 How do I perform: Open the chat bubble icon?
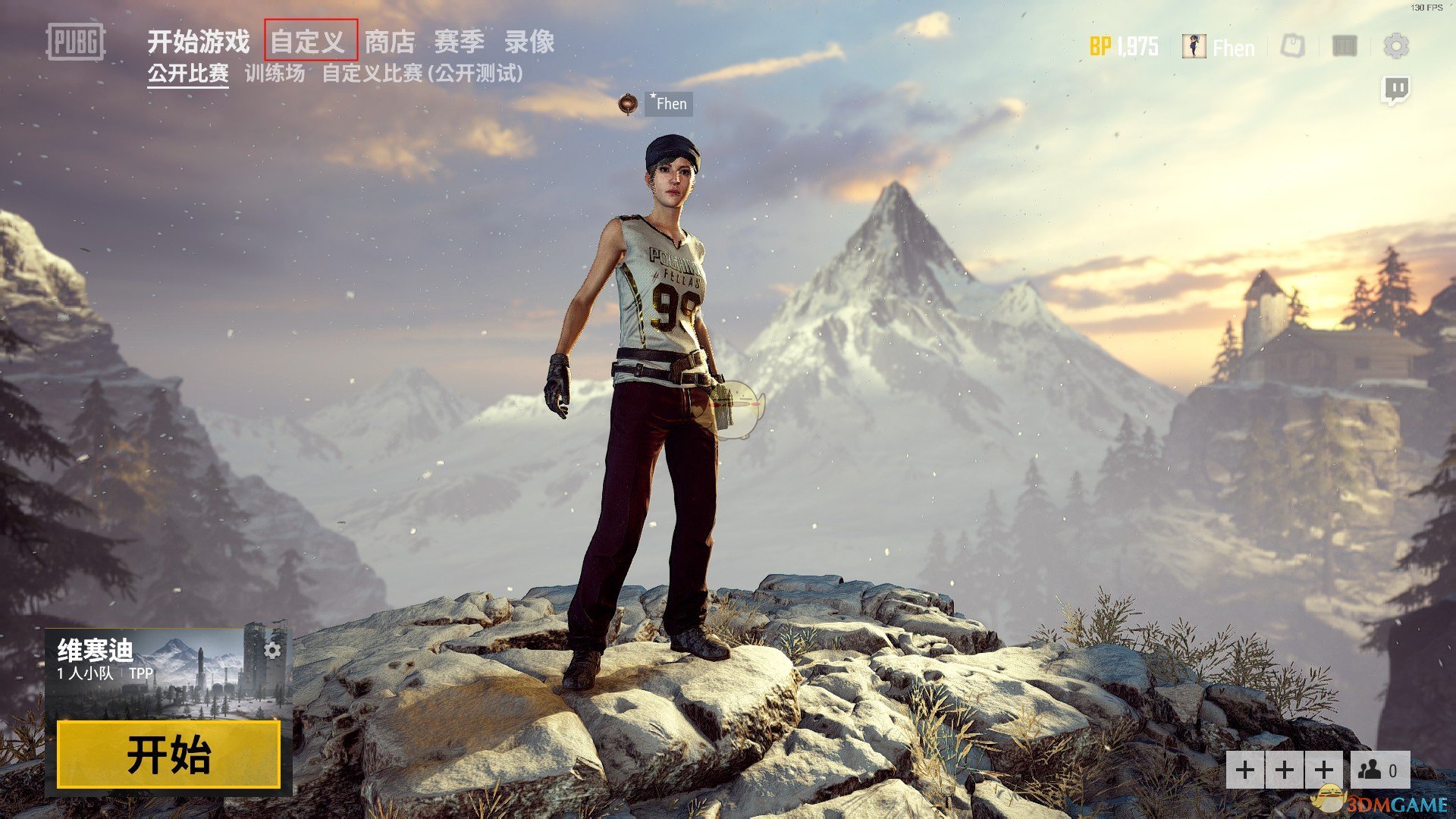[1396, 90]
